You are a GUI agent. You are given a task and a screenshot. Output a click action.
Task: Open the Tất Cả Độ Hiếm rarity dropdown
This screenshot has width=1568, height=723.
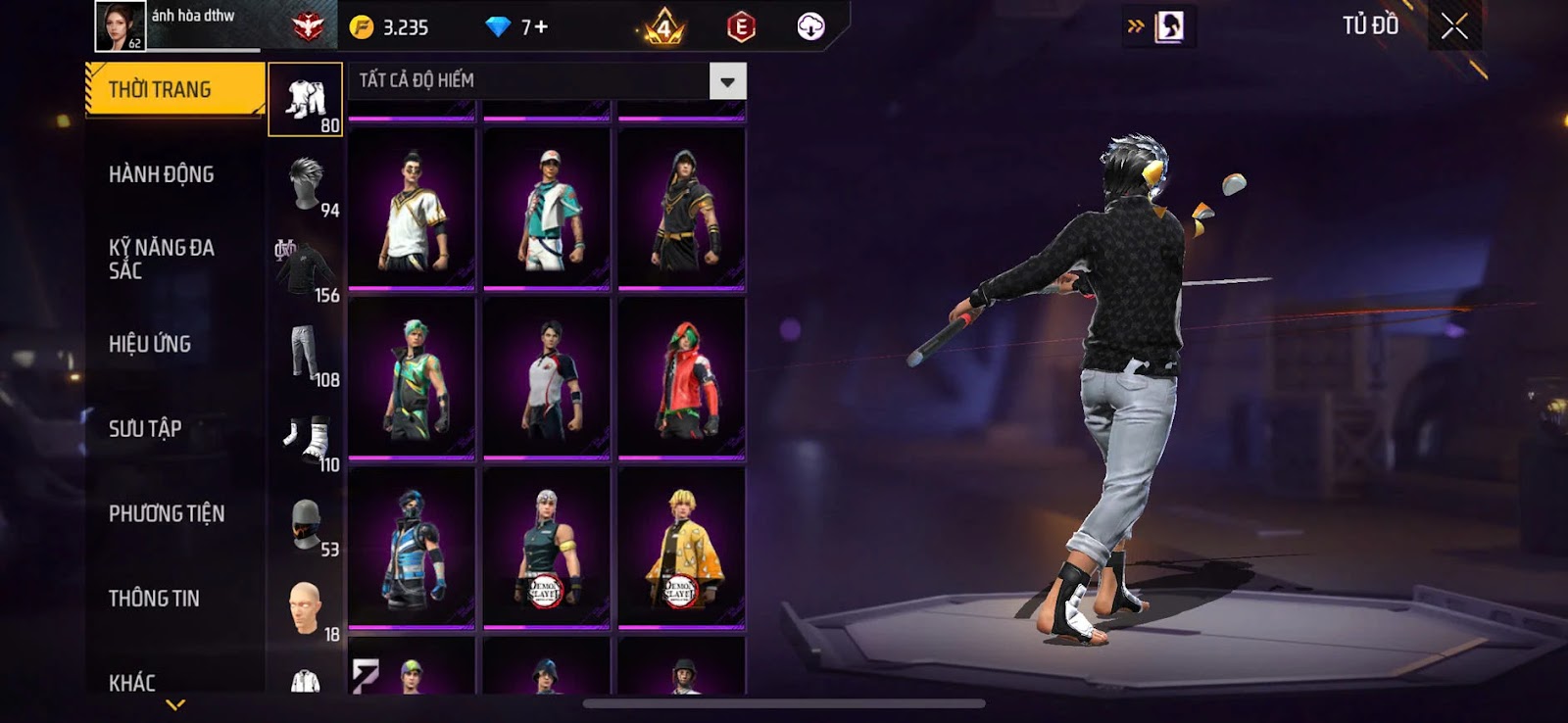727,81
